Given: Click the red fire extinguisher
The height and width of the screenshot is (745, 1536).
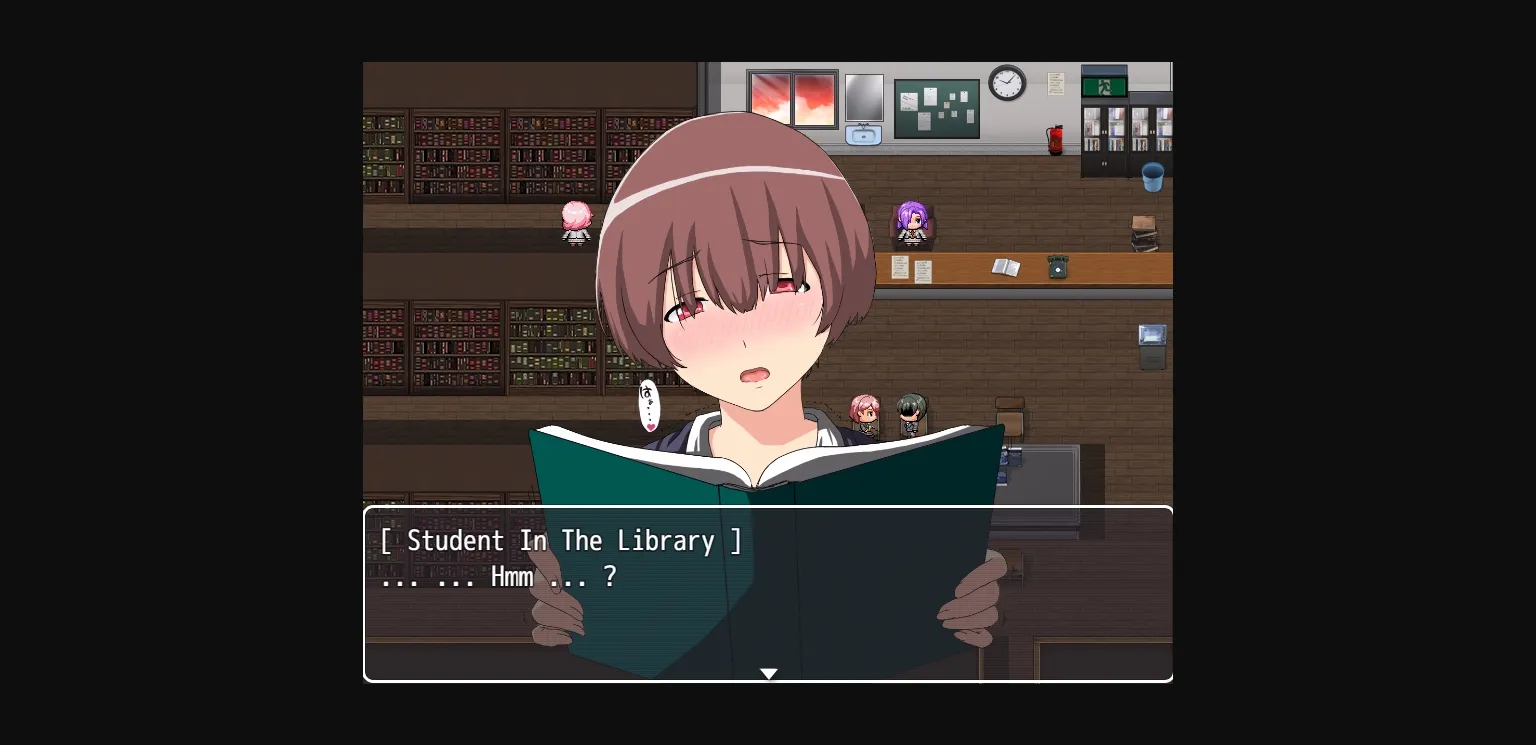Looking at the screenshot, I should click(1055, 138).
